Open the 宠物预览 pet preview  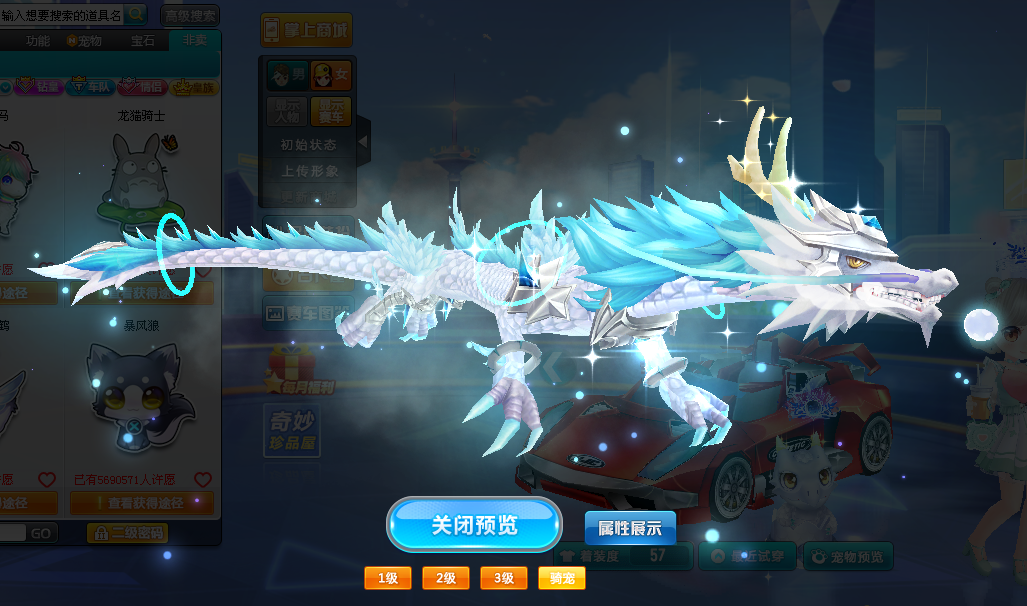tap(848, 557)
